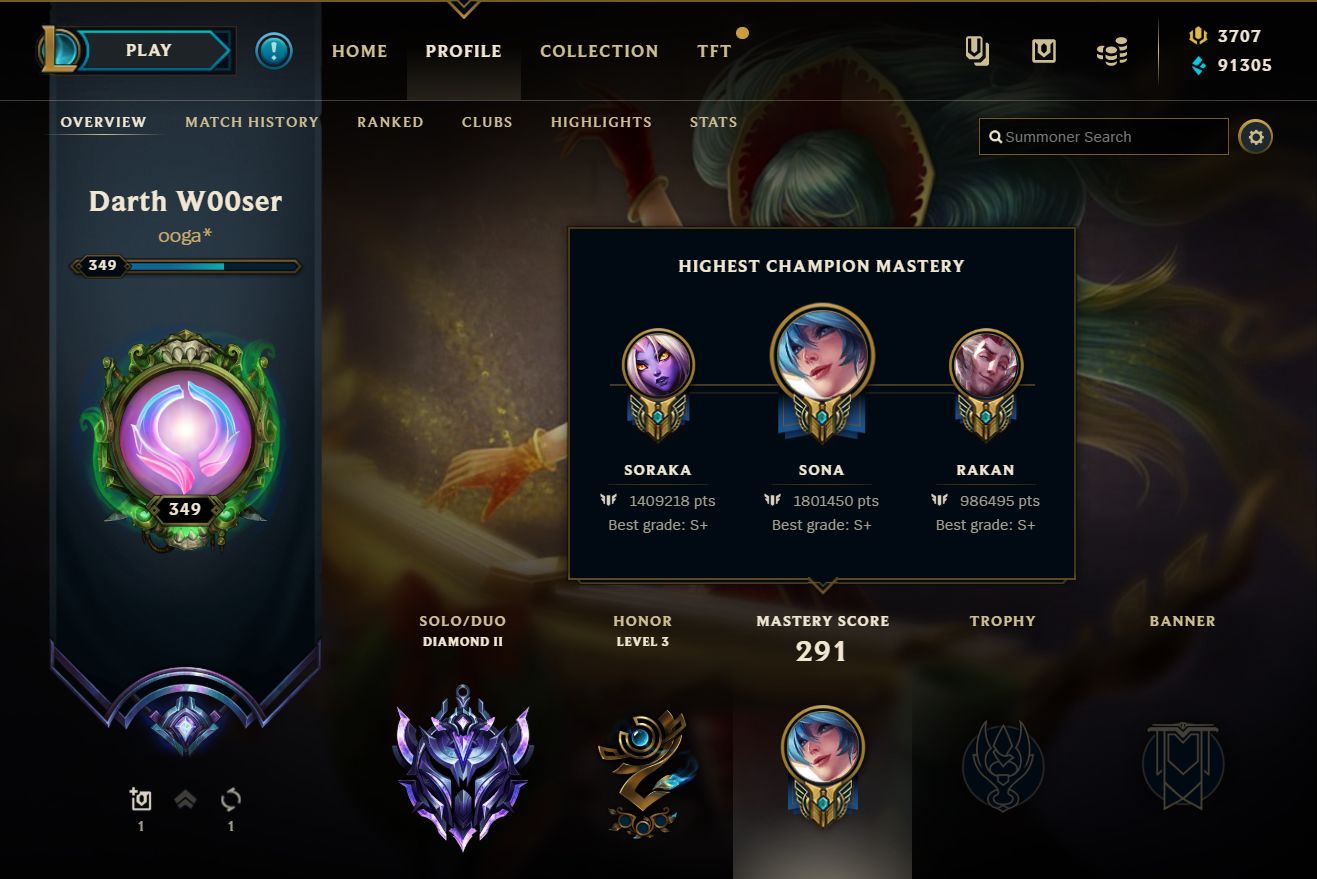Toggle the add status/trophy icon below the banner
The height and width of the screenshot is (879, 1317).
tap(141, 799)
